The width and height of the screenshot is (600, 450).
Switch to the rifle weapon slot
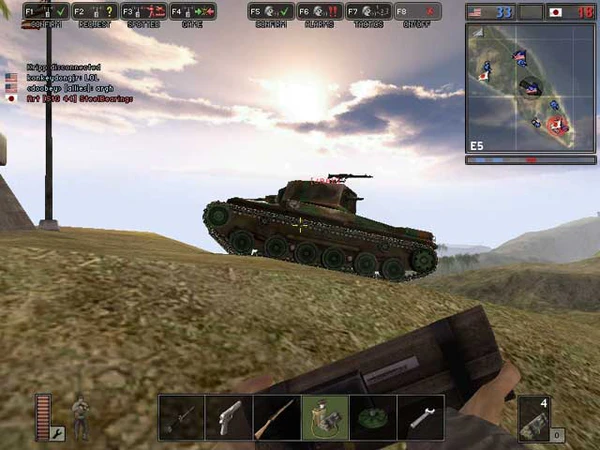pyautogui.click(x=277, y=417)
